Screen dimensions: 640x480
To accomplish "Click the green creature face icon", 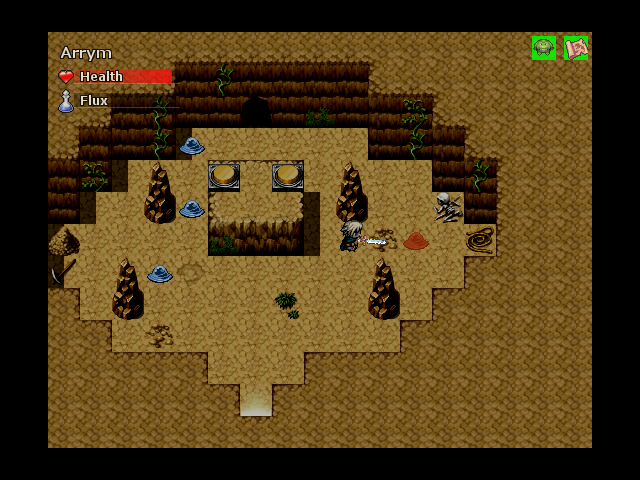I will [x=543, y=48].
